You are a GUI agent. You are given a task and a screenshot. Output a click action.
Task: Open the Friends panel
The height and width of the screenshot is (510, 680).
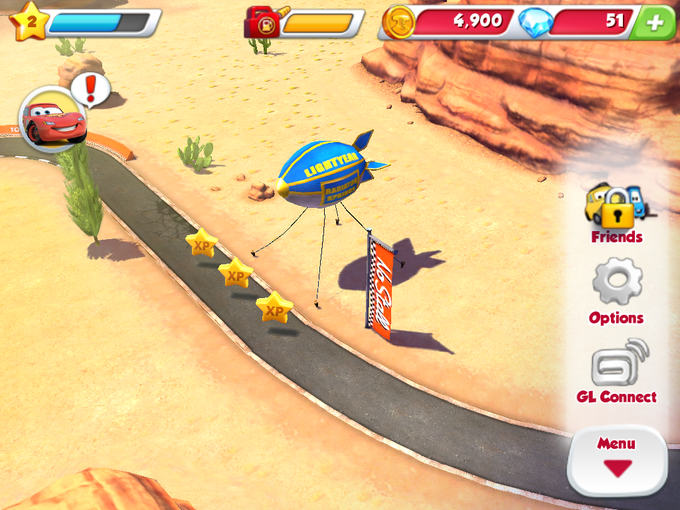615,212
